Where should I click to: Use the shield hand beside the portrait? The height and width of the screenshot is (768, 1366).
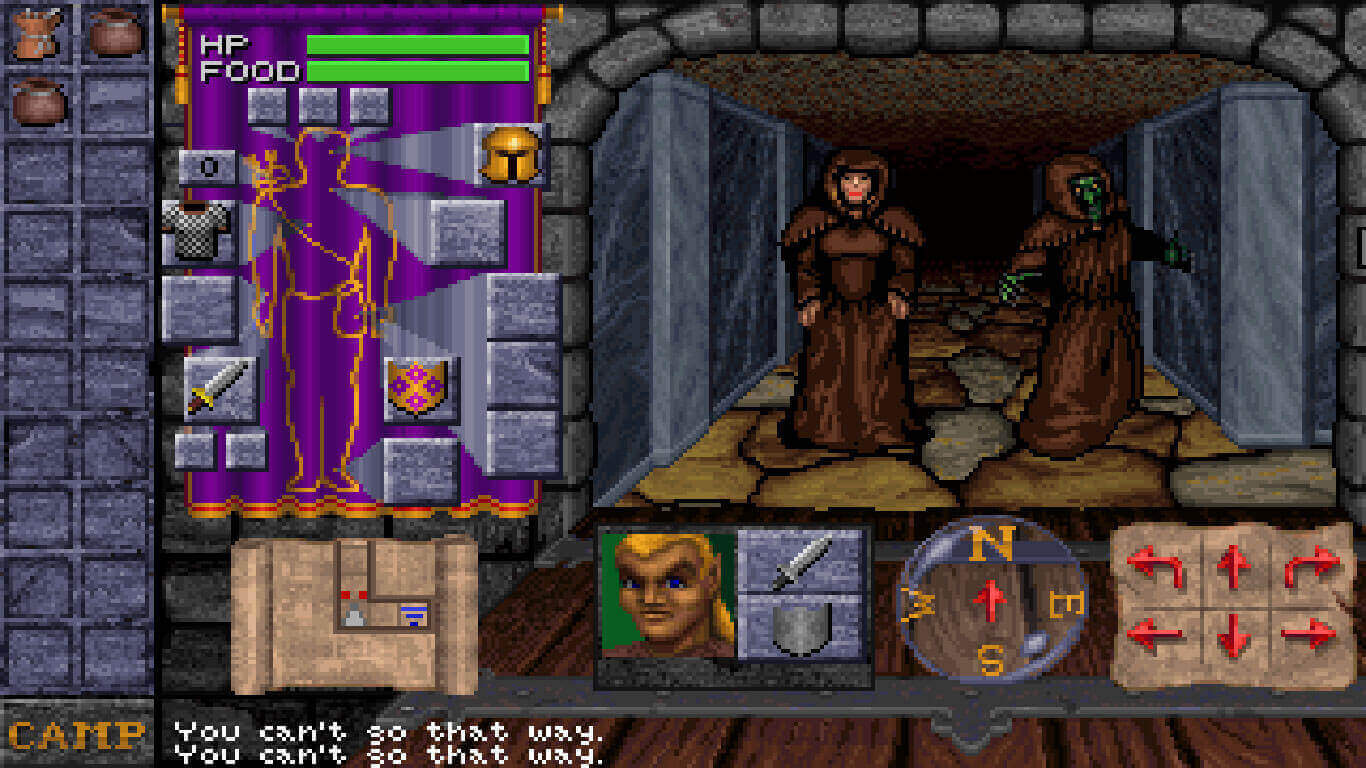click(800, 627)
